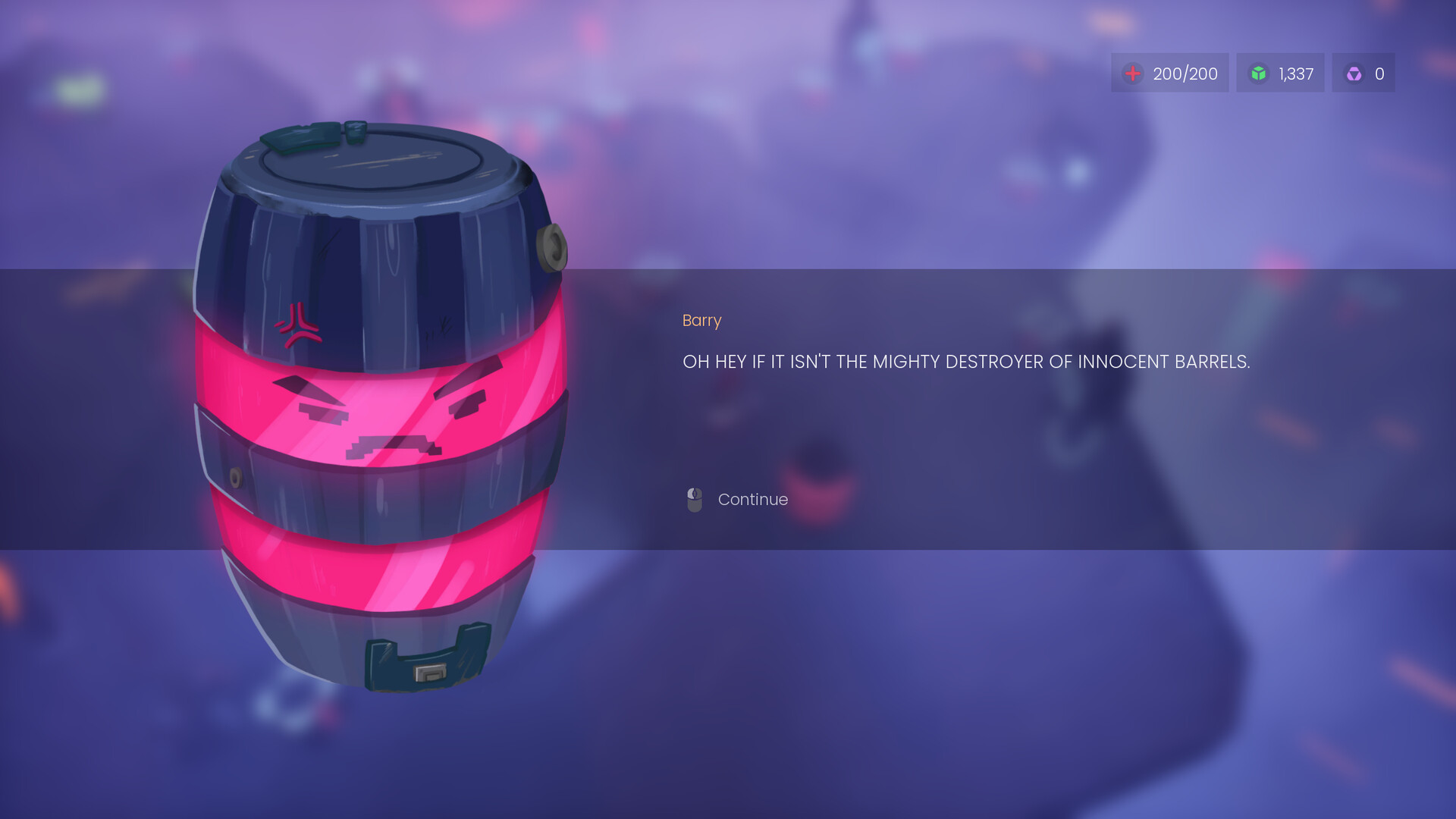This screenshot has width=1456, height=819.
Task: Click the mouse icon next to Continue
Action: pos(694,499)
